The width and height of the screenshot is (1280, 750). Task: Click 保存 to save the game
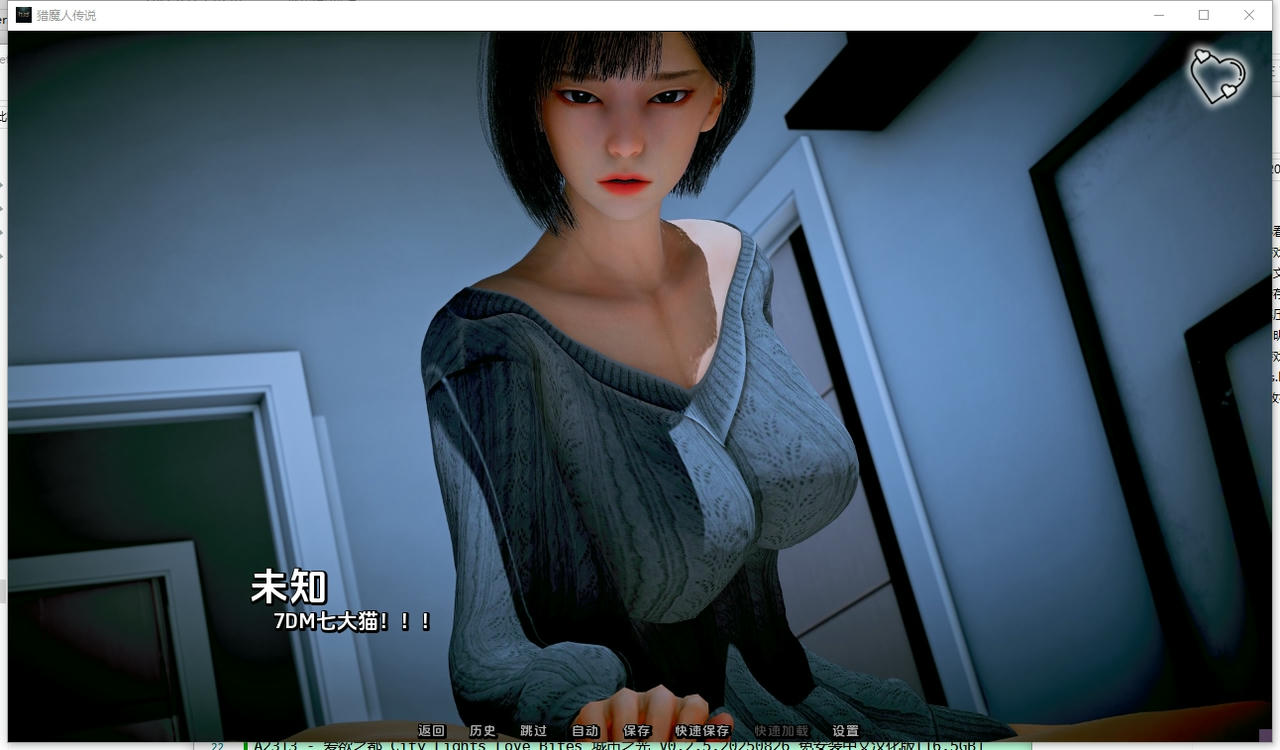coord(637,731)
